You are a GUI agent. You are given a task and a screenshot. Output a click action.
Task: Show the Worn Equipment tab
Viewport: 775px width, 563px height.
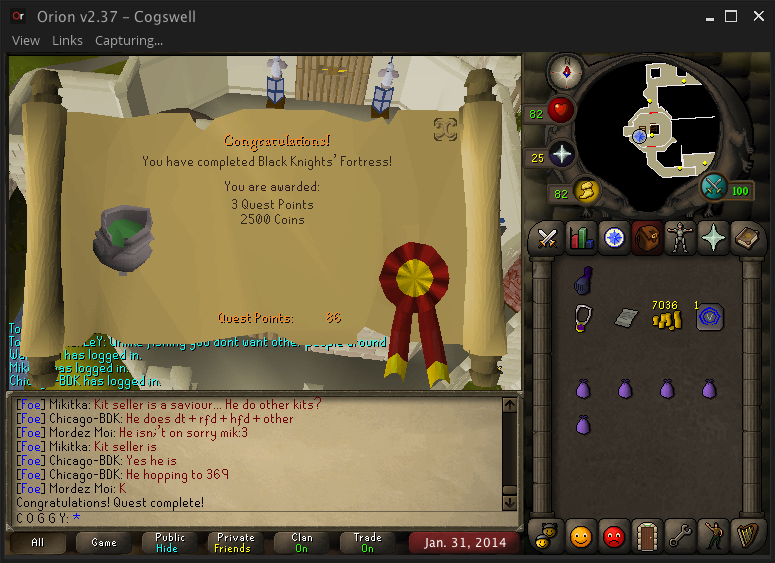point(680,238)
